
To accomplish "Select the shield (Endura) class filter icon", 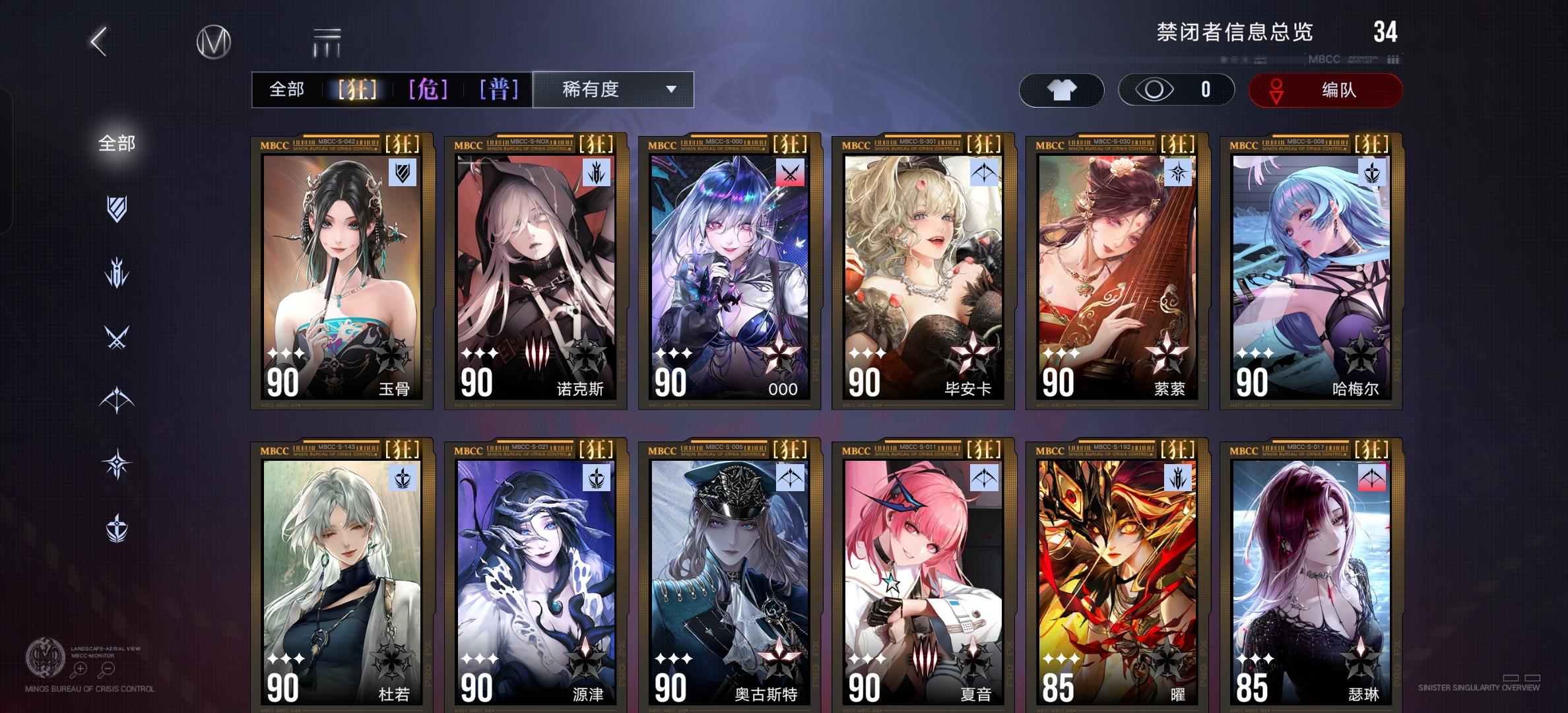I will [x=117, y=208].
